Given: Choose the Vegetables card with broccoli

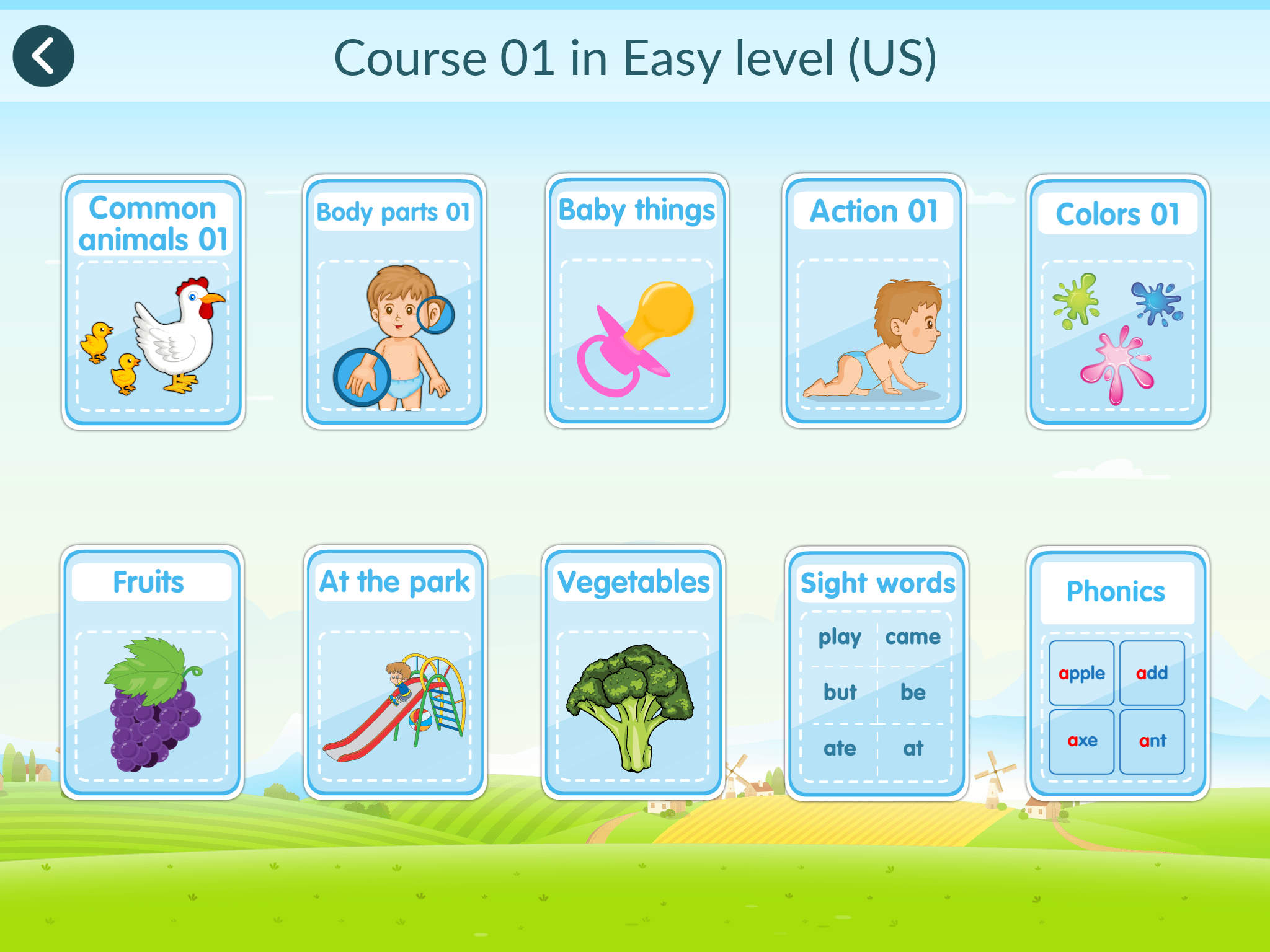Looking at the screenshot, I should (633, 672).
